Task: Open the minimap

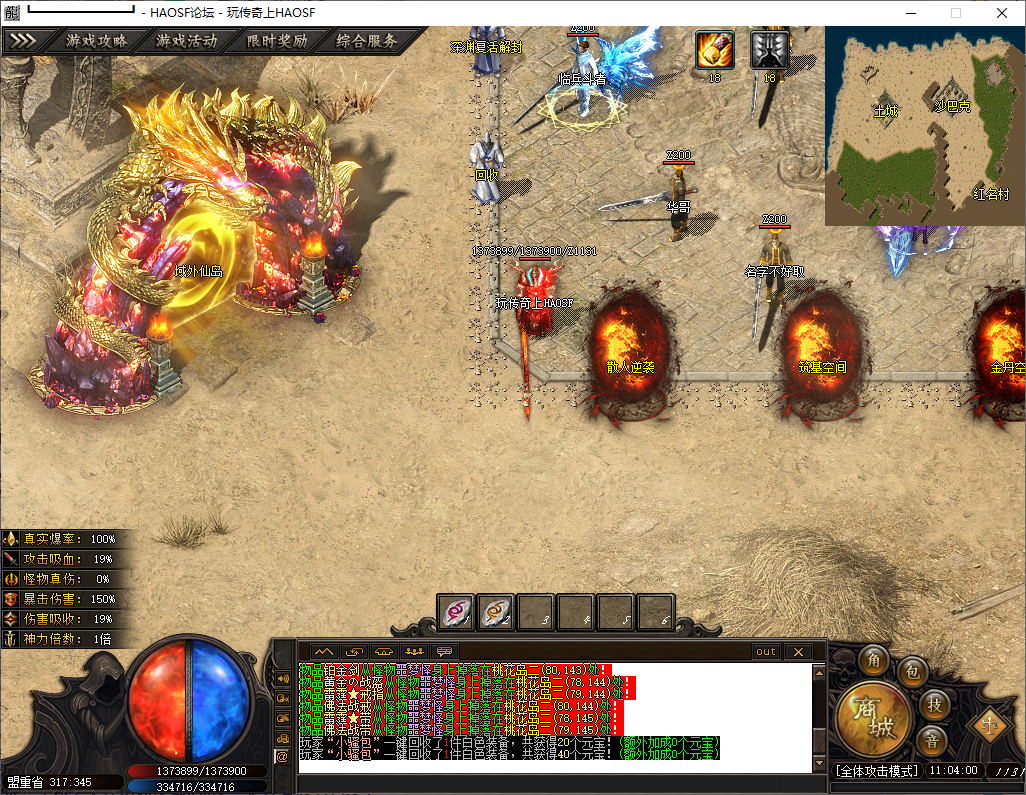Action: point(924,126)
